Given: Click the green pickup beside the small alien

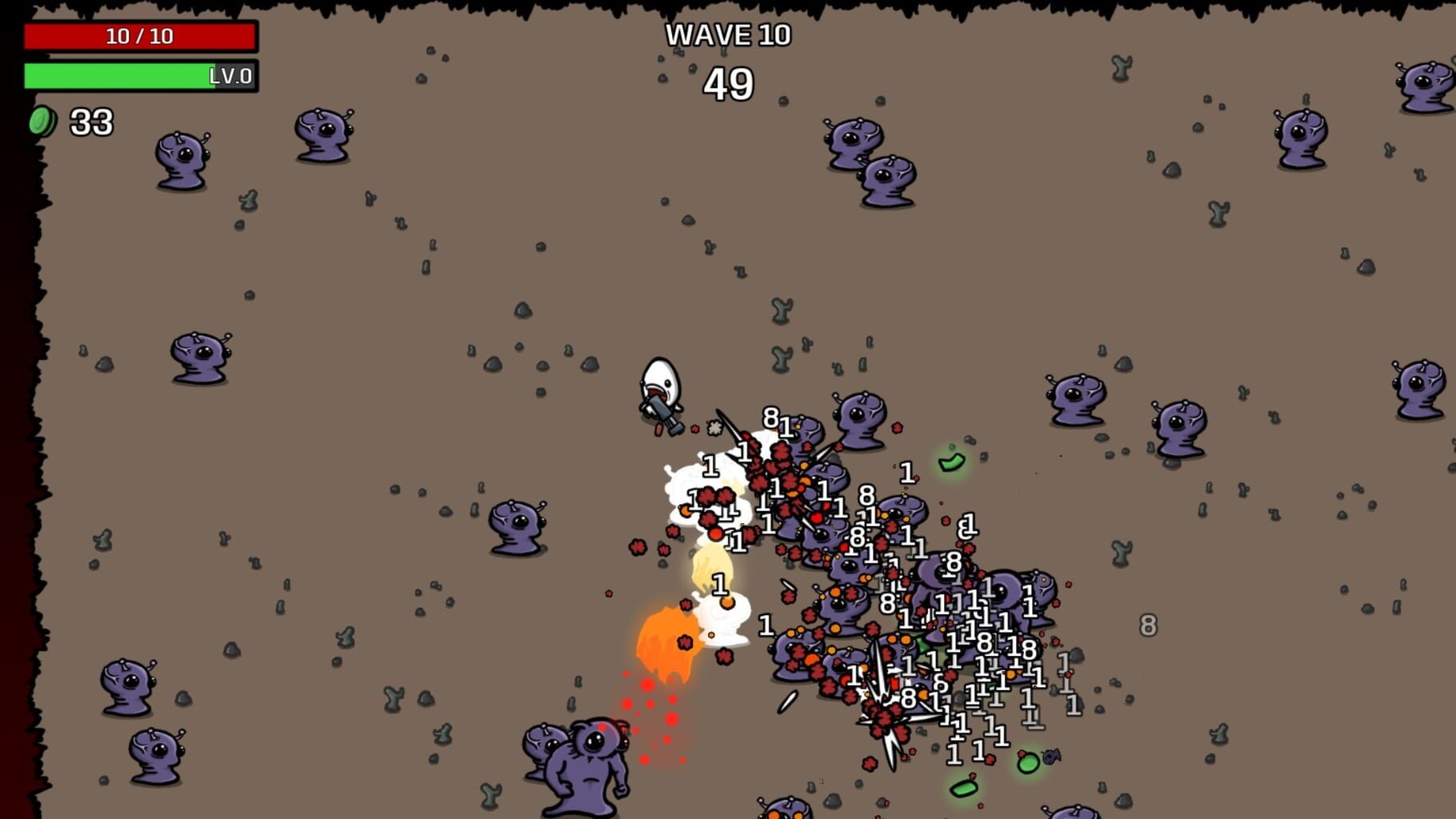Looking at the screenshot, I should [x=1028, y=762].
